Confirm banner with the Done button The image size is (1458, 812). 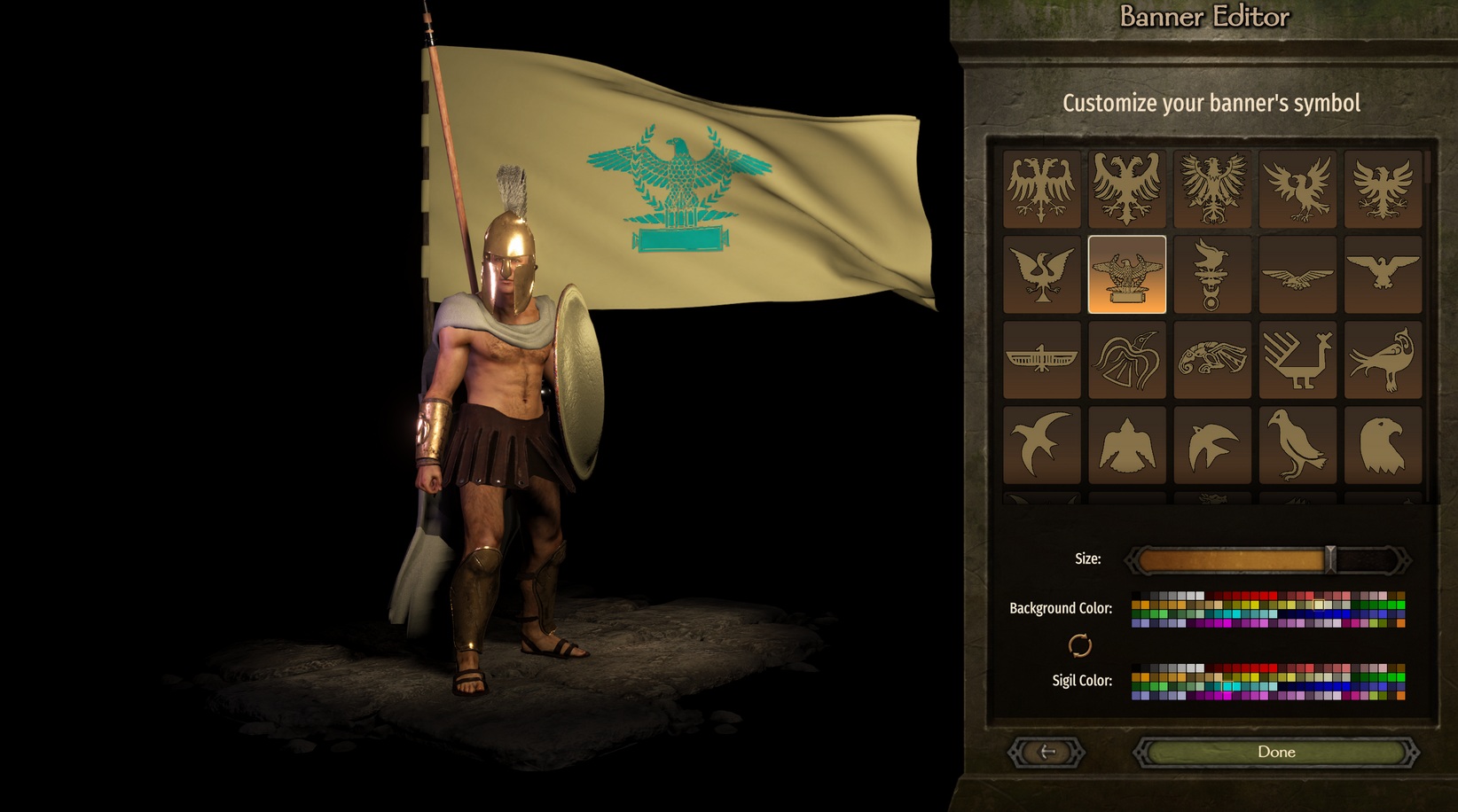(1275, 753)
